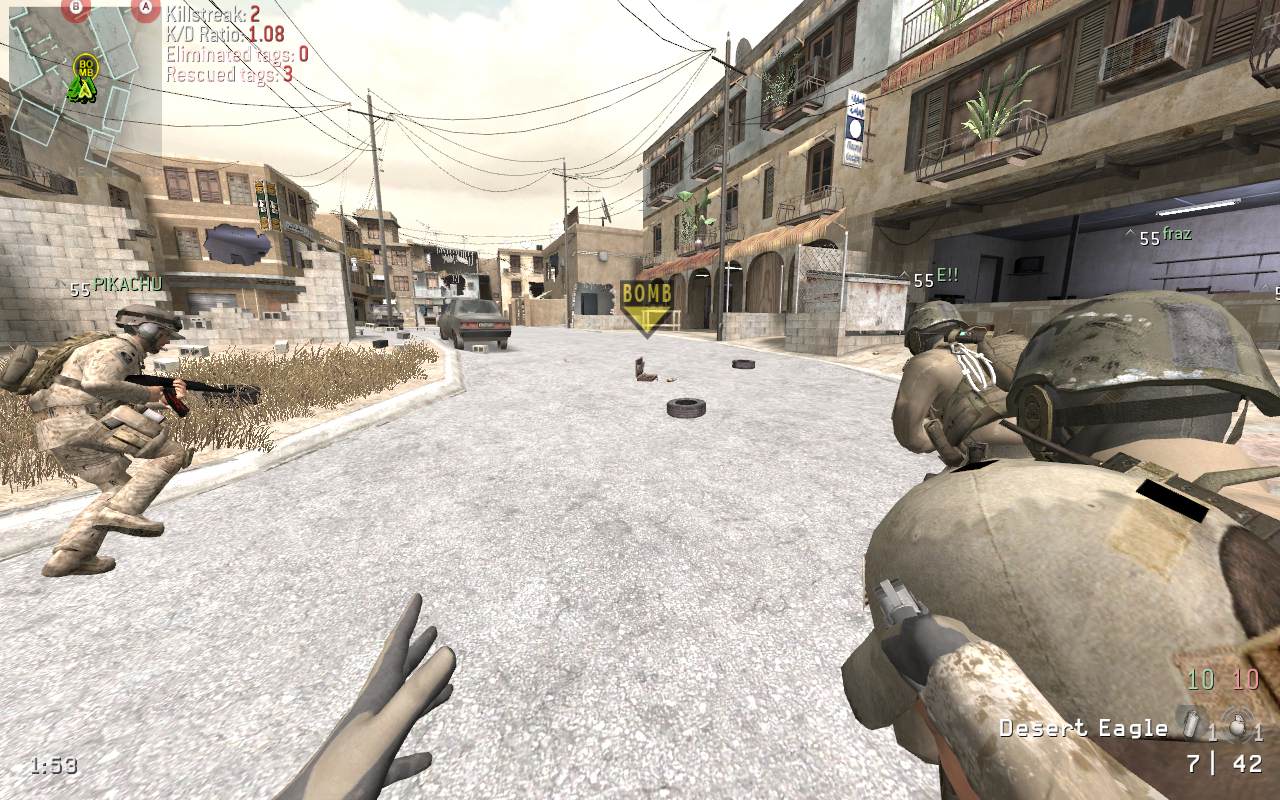Click the green player arrow on the minimap

[82, 90]
